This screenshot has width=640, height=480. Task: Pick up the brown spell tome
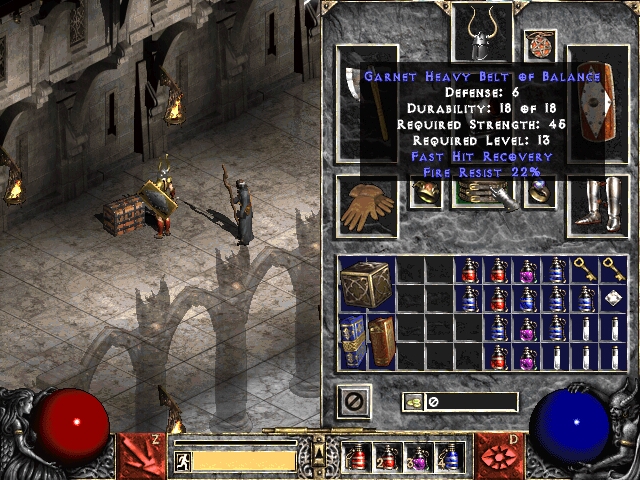tap(381, 341)
